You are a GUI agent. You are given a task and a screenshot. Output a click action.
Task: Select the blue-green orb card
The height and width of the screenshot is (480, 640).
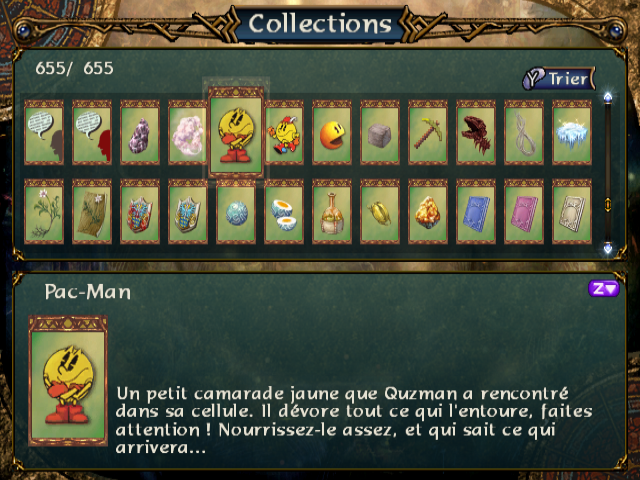tap(236, 211)
